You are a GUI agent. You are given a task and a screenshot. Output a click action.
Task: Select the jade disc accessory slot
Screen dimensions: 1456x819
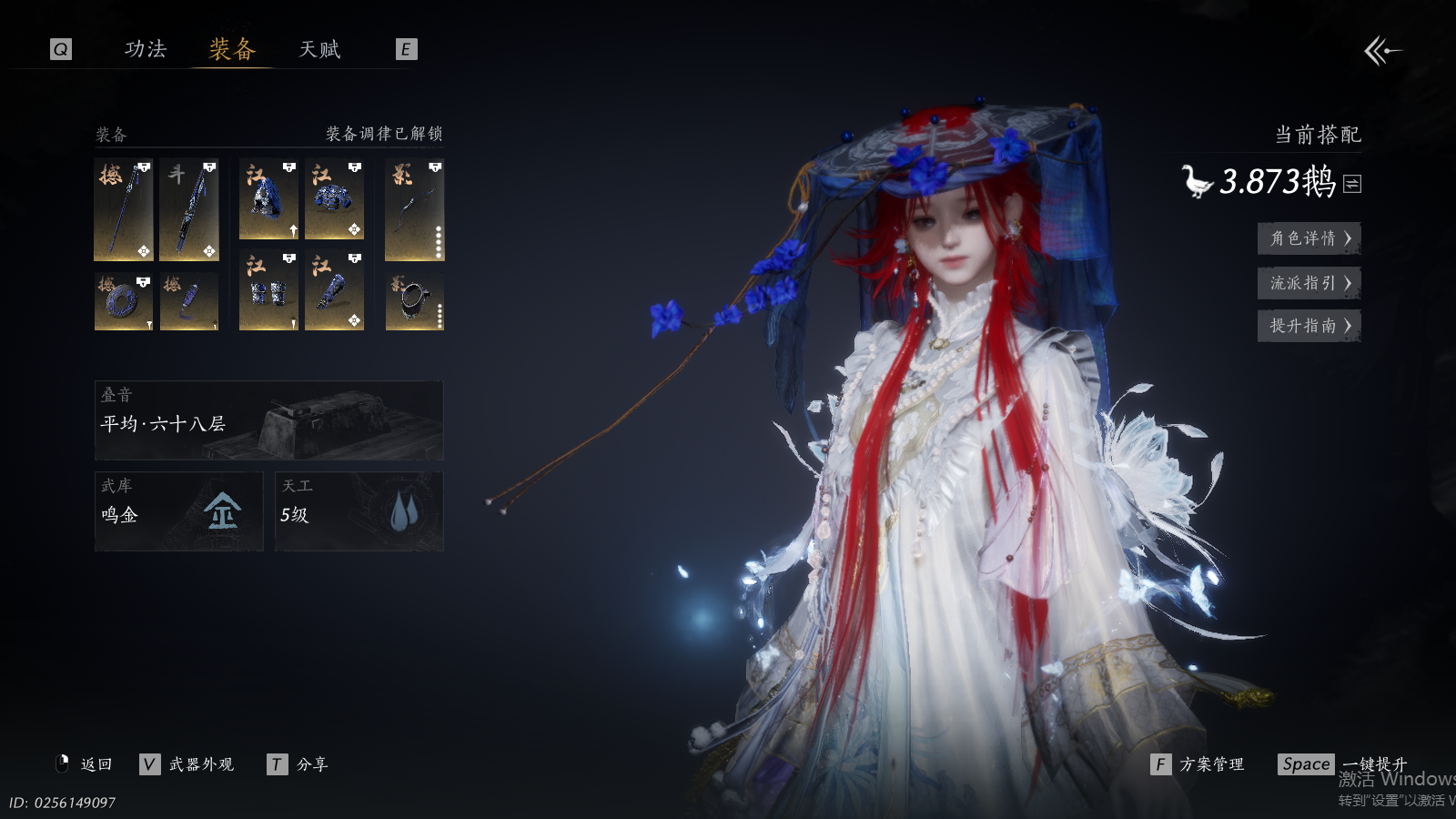pyautogui.click(x=123, y=301)
